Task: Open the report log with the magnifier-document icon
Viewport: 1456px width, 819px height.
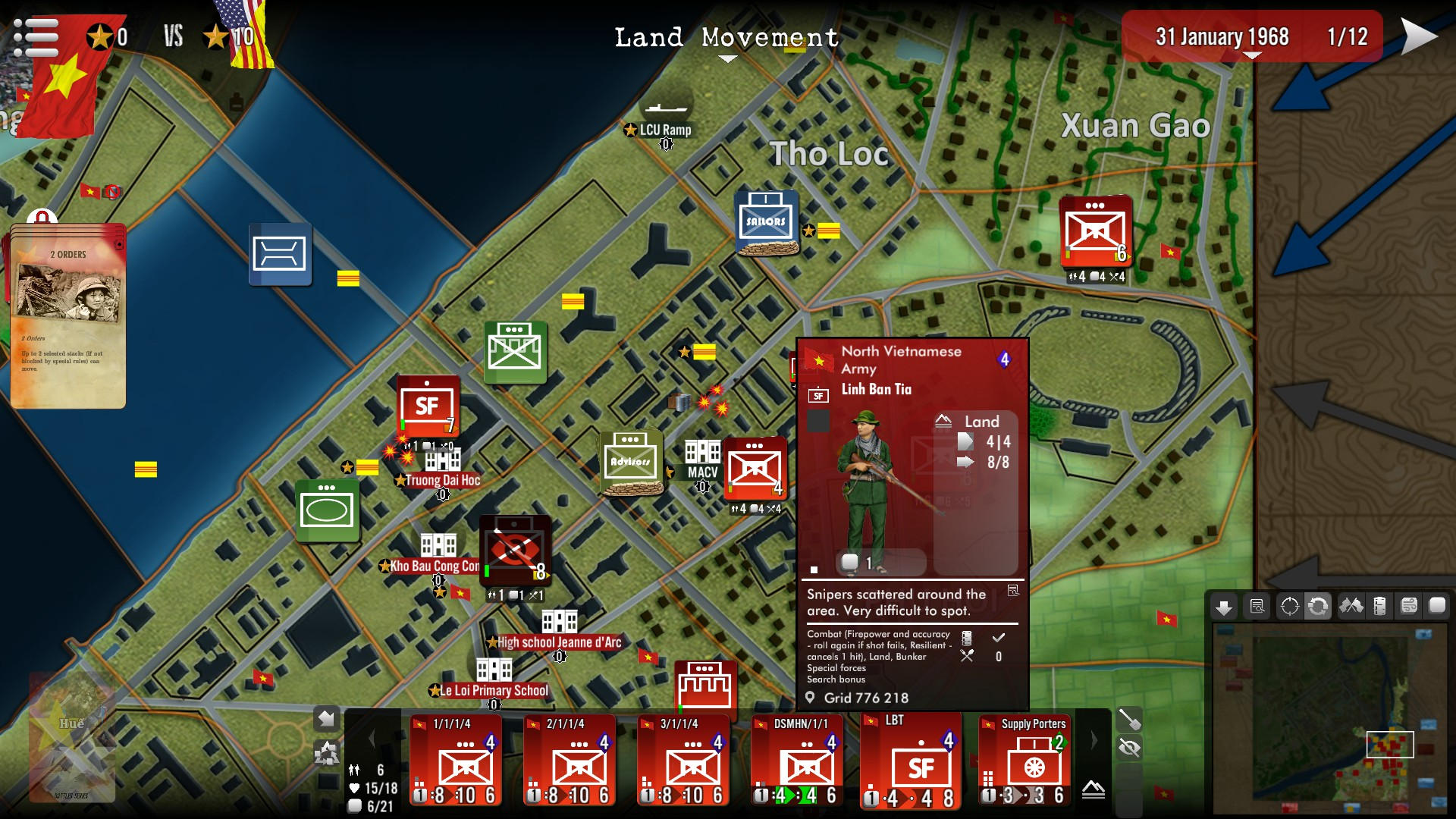Action: 1257,607
